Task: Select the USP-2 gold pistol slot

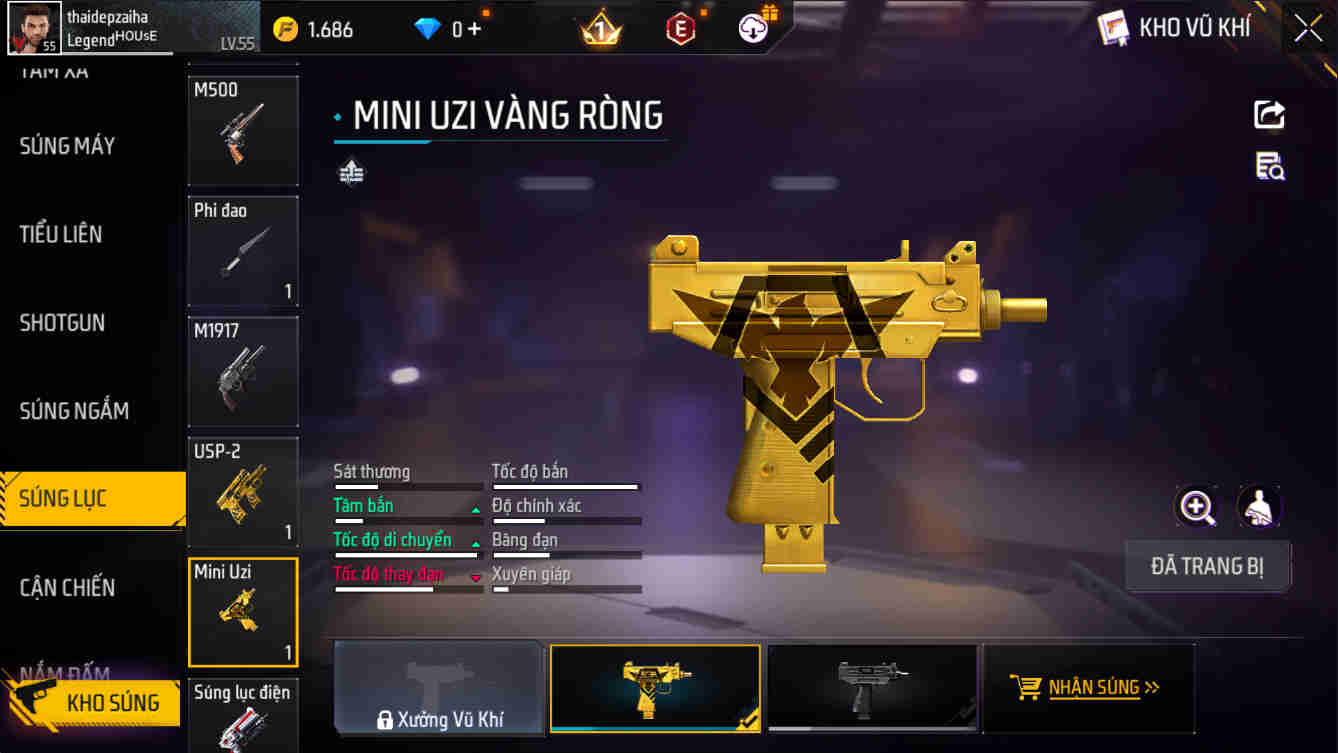Action: (x=243, y=491)
